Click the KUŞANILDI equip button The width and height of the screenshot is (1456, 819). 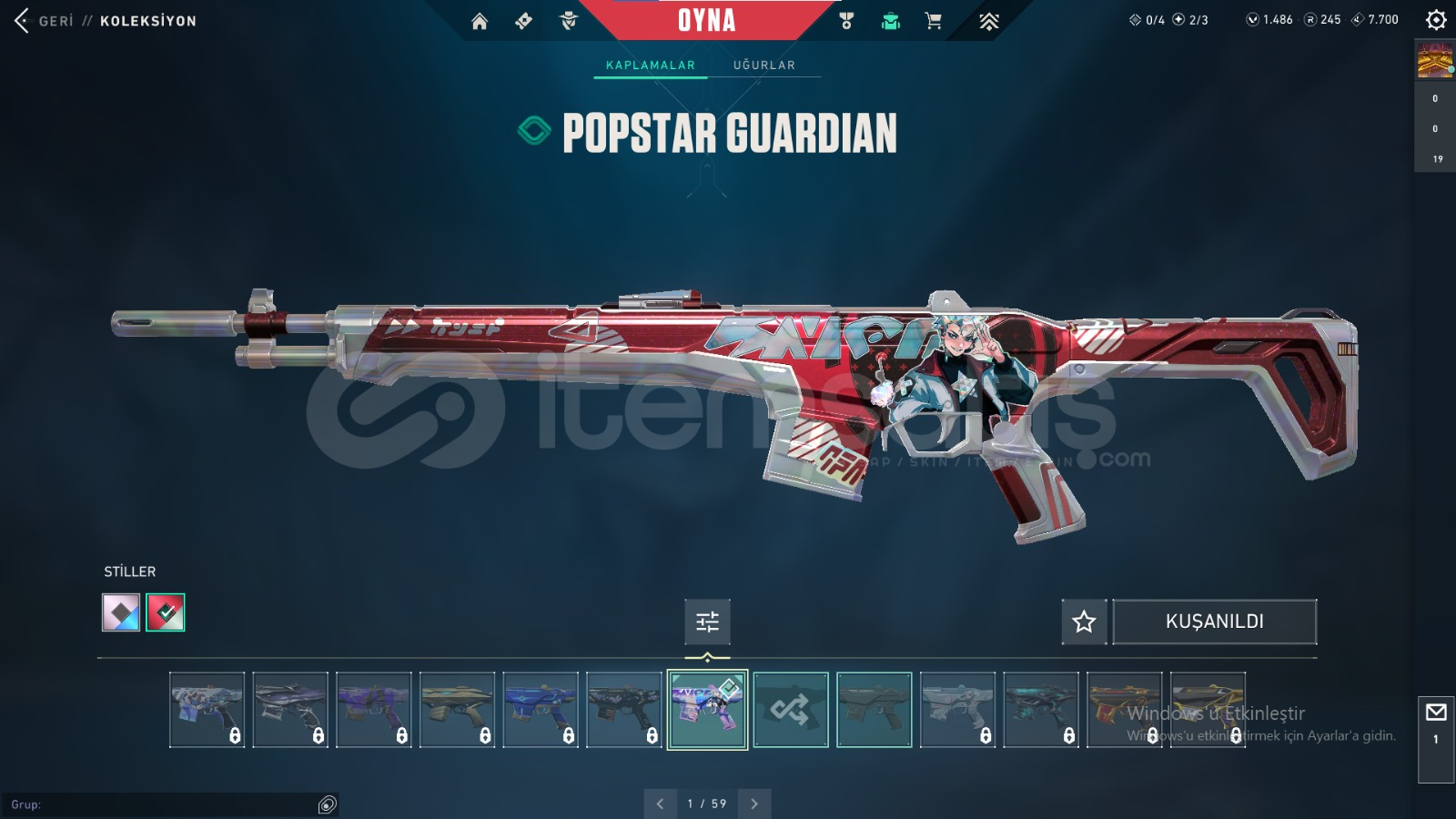[1214, 622]
